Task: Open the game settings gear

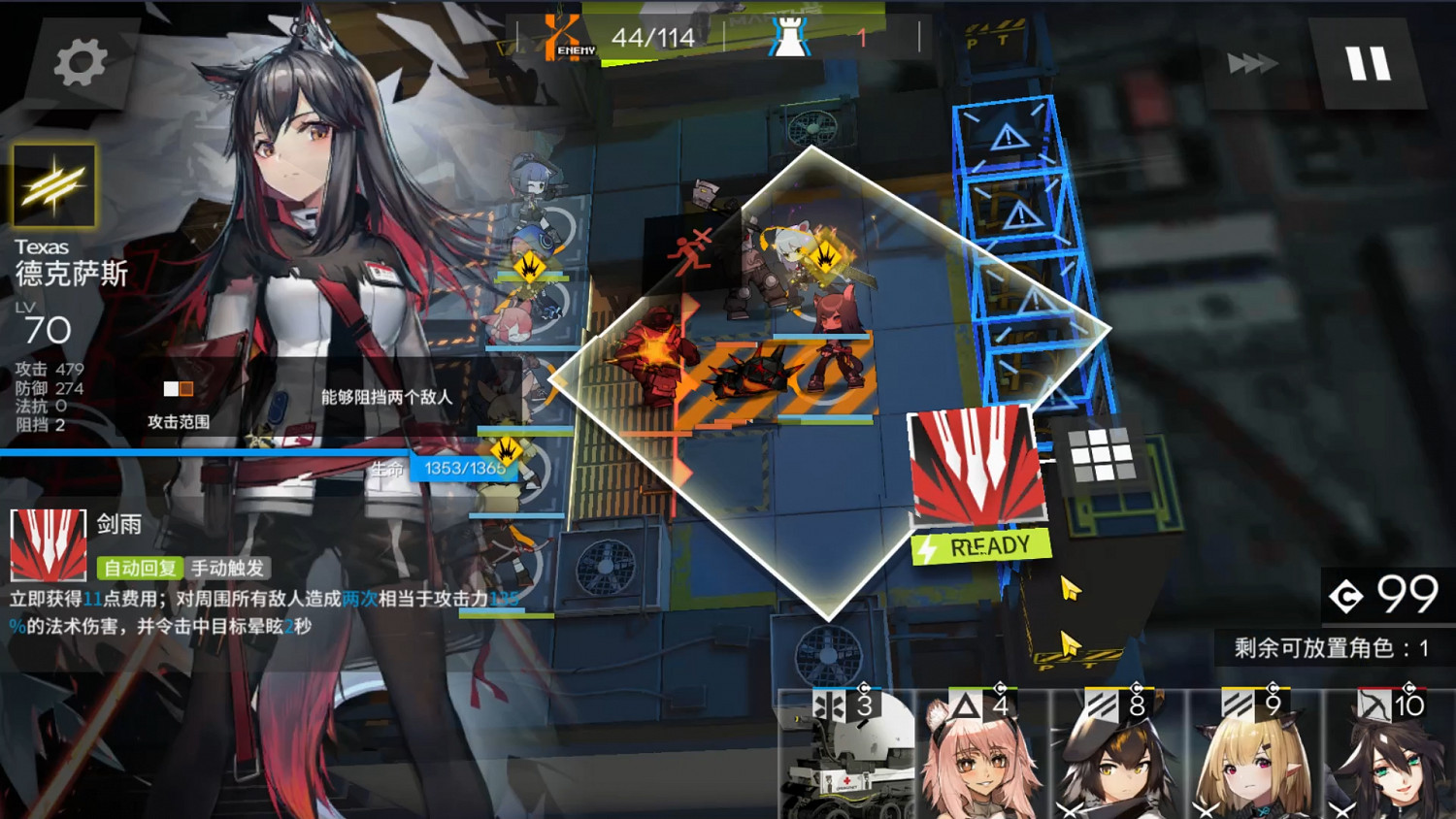Action: click(81, 61)
